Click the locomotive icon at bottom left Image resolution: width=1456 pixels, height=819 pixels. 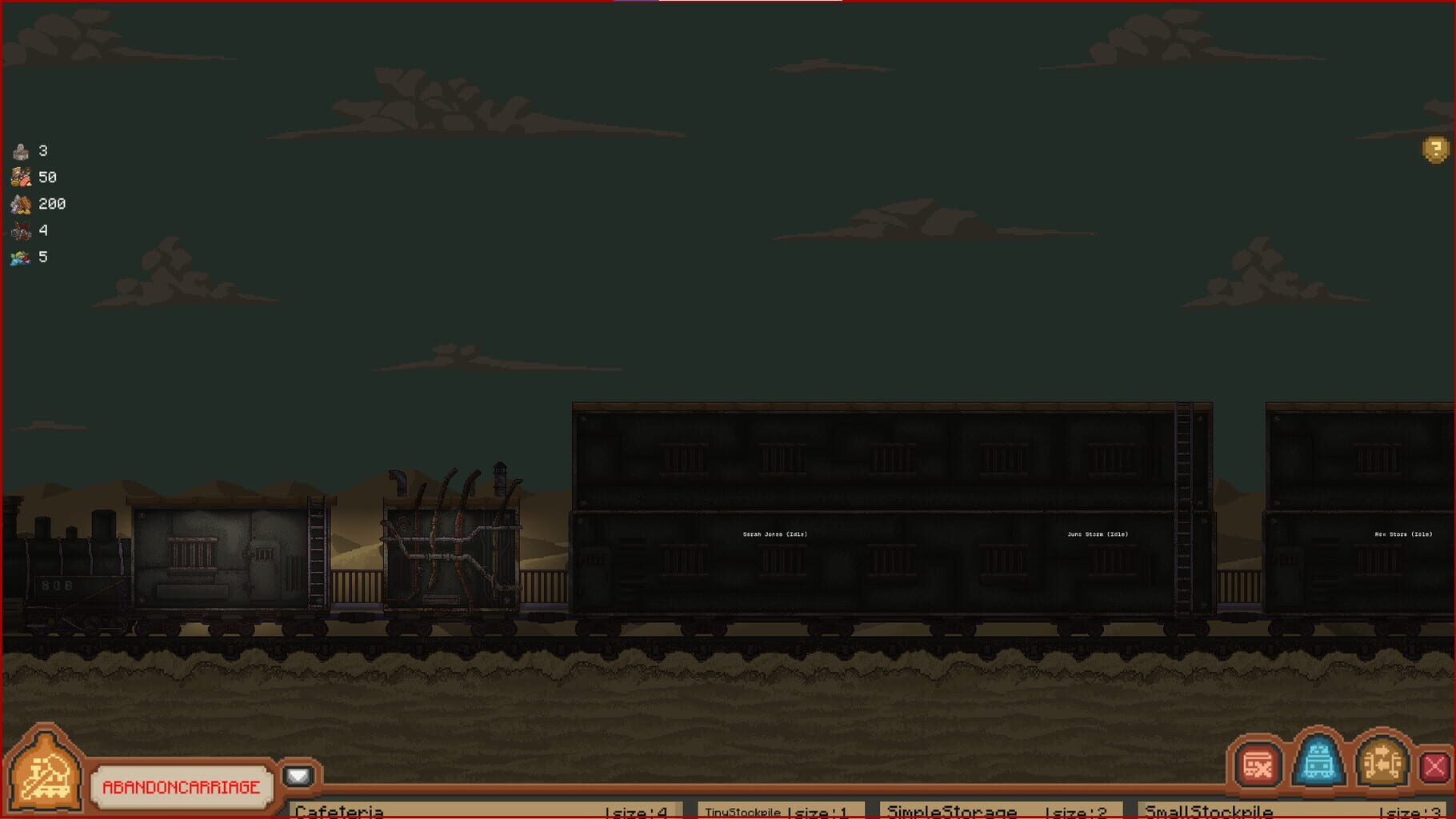click(x=44, y=774)
